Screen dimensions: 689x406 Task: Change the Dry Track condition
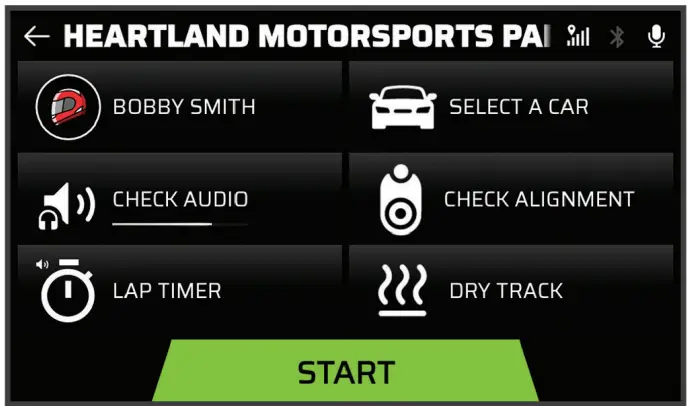pos(510,291)
